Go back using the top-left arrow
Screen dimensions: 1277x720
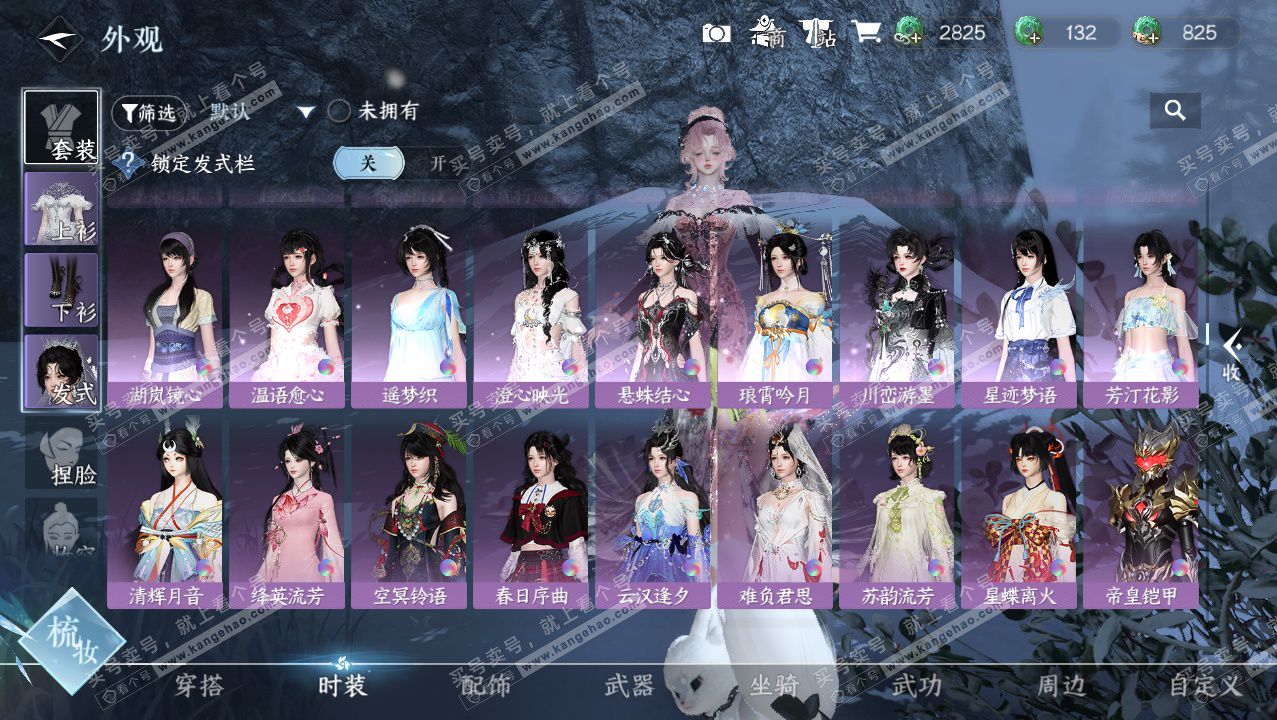click(59, 39)
